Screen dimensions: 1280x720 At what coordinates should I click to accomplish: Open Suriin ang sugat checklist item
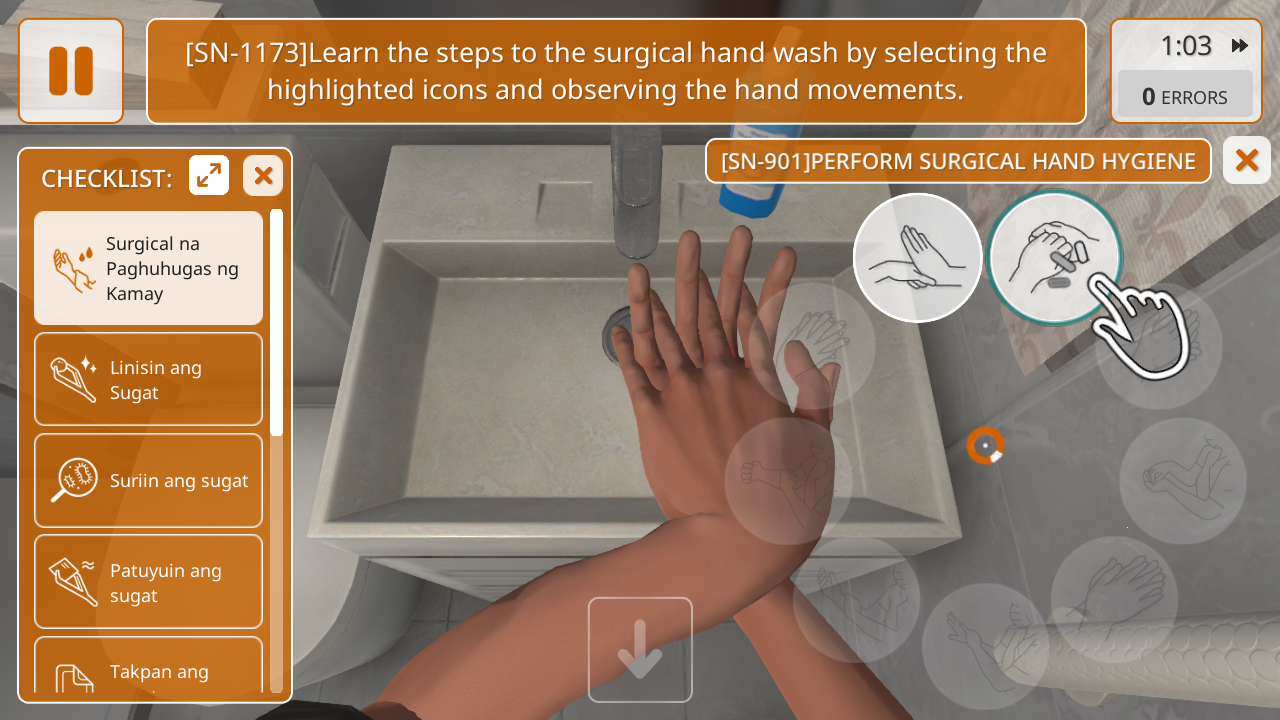coord(148,480)
